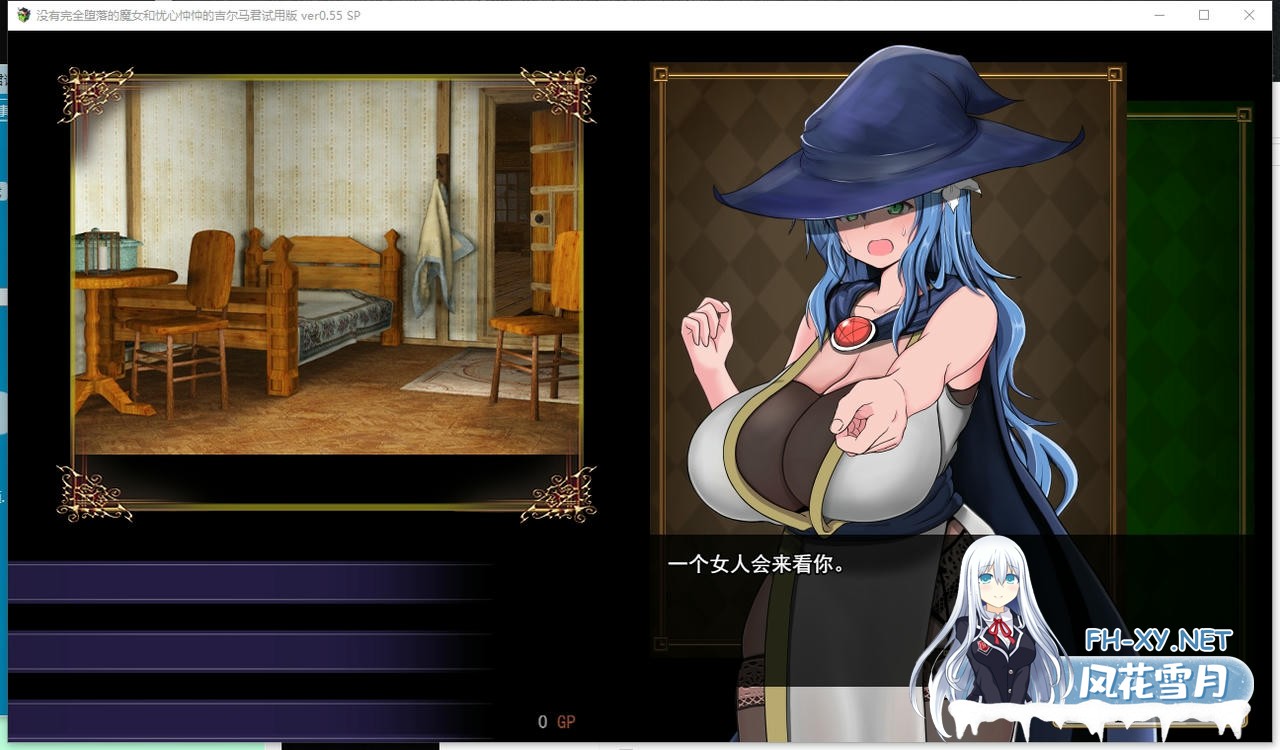
Task: Maximize the game window
Action: point(1204,15)
